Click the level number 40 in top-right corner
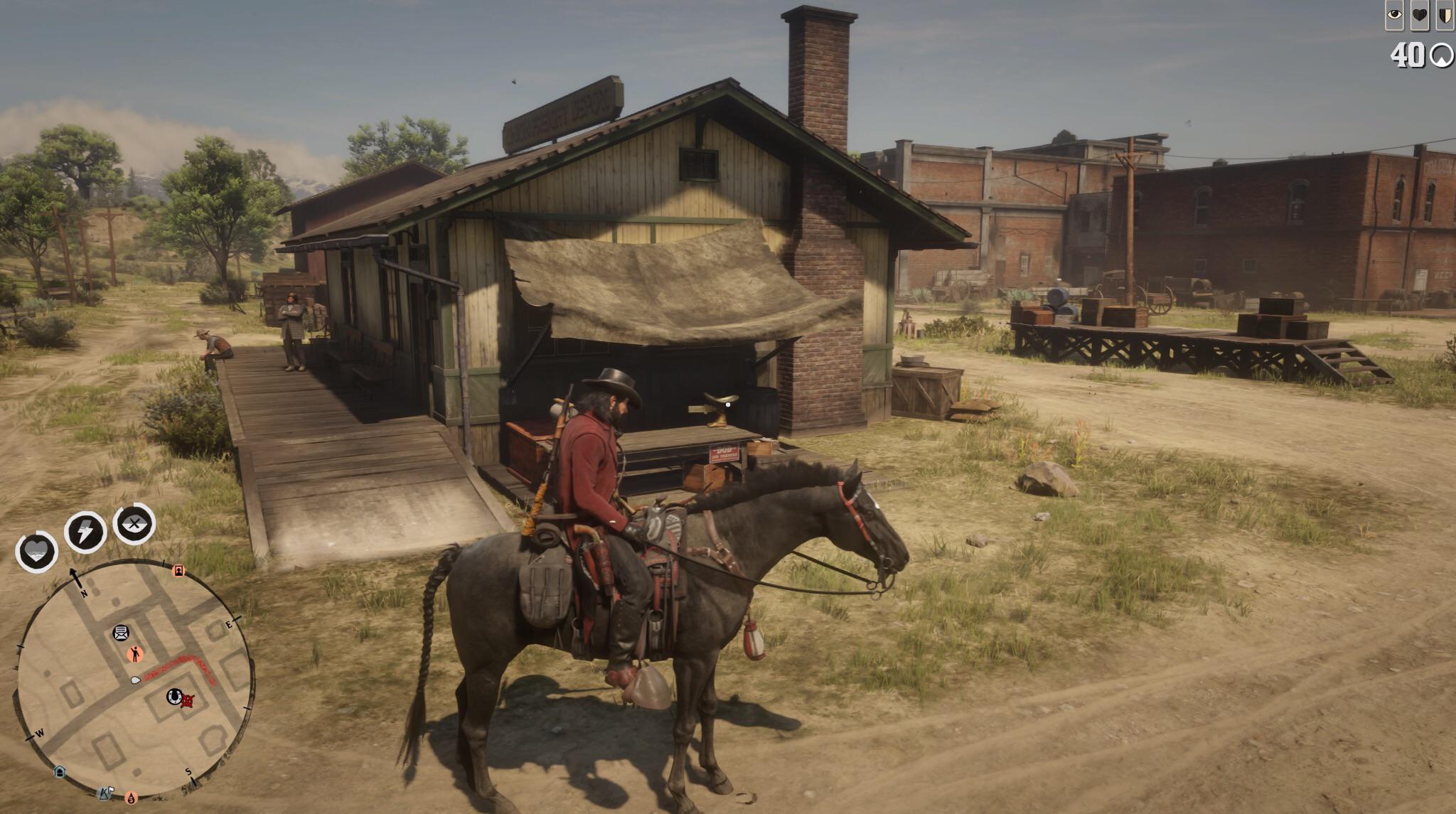The height and width of the screenshot is (814, 1456). click(1409, 55)
